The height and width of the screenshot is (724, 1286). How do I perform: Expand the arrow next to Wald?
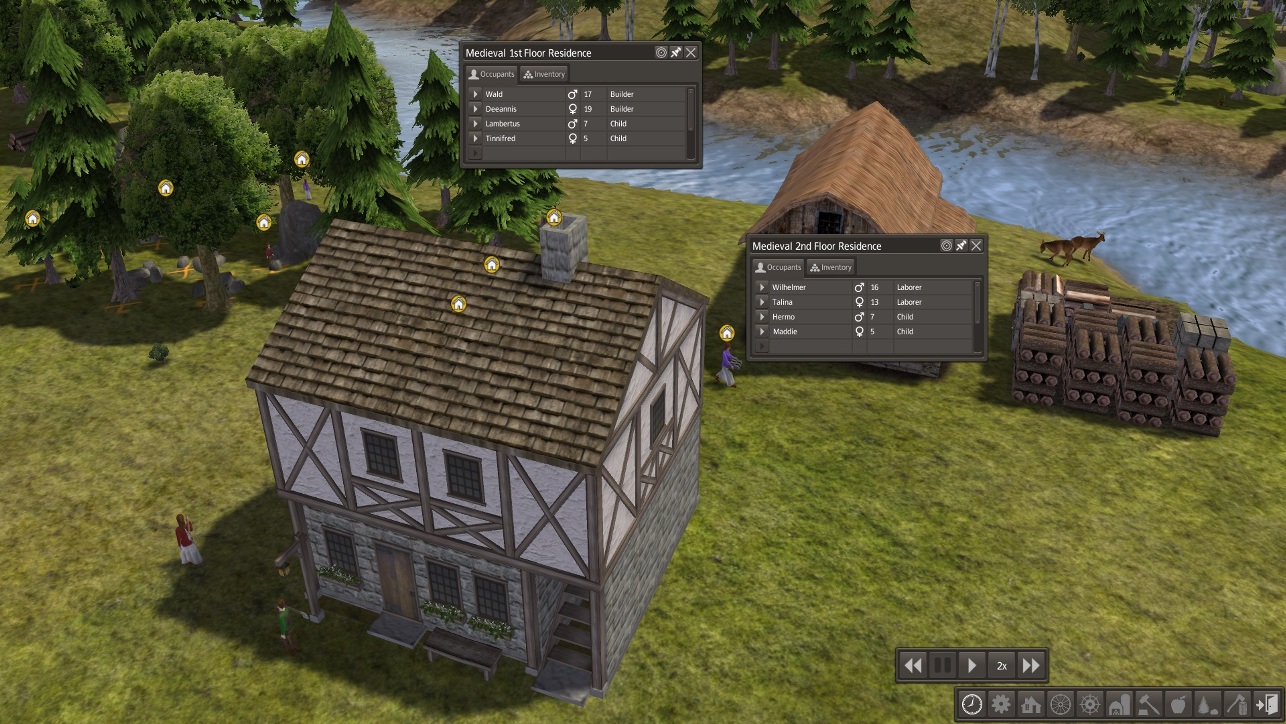(476, 94)
